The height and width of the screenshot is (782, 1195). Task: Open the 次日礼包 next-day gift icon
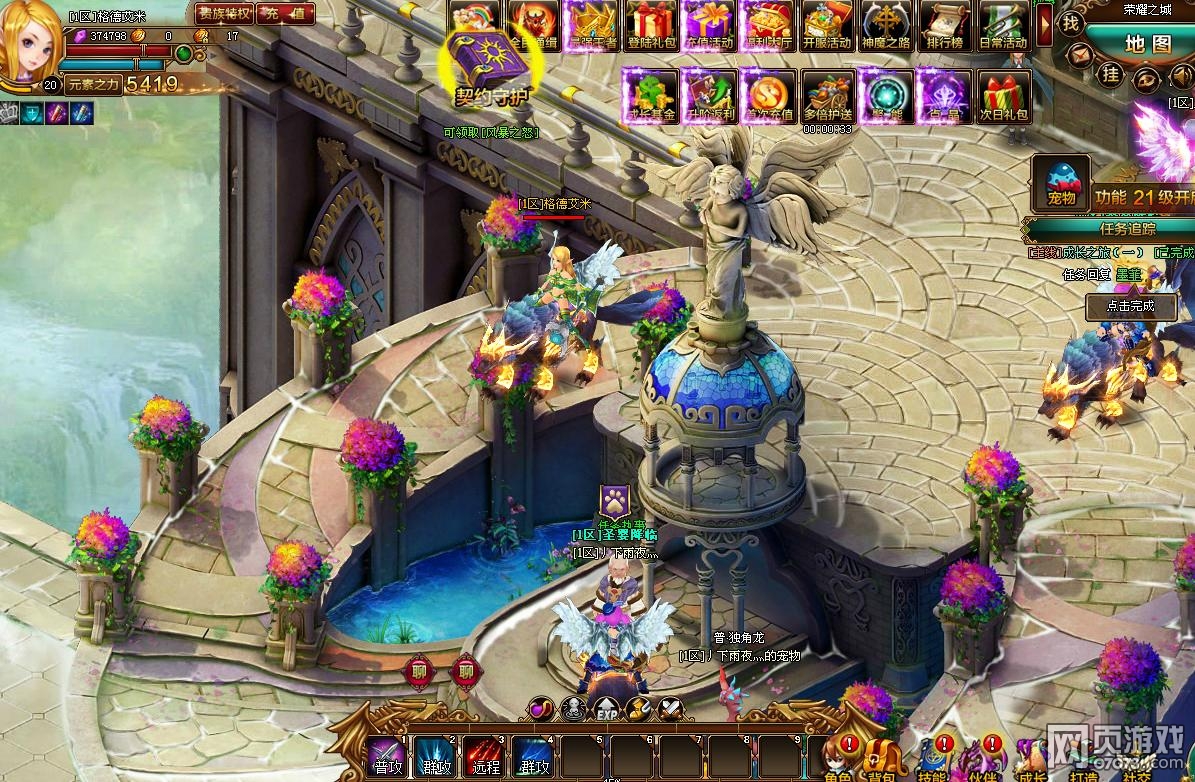point(1003,96)
